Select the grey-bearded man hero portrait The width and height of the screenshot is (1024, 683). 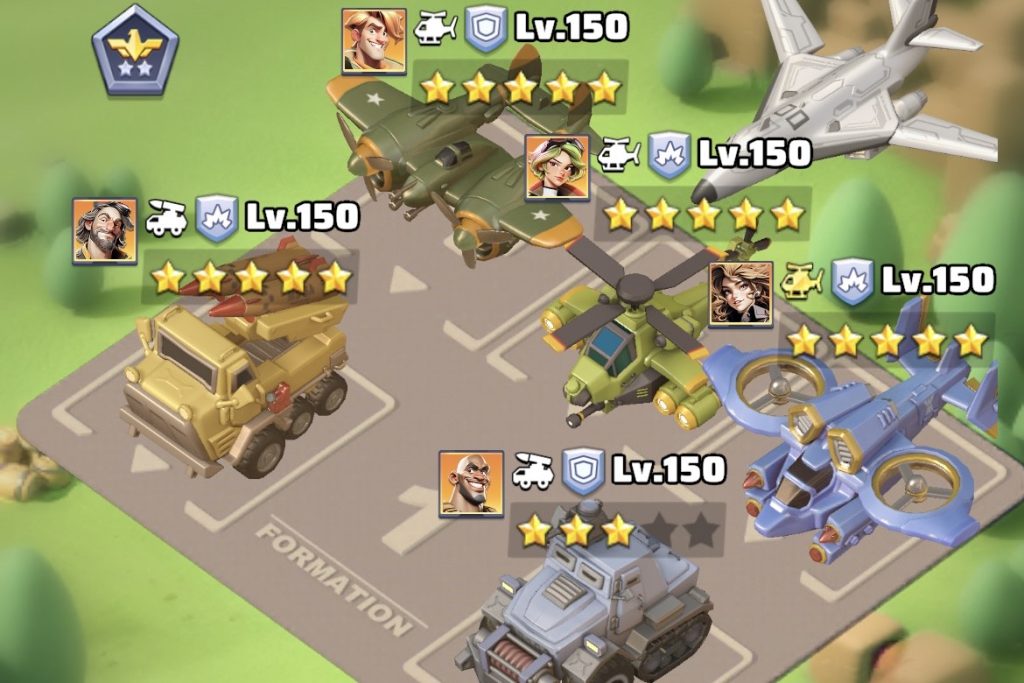104,230
